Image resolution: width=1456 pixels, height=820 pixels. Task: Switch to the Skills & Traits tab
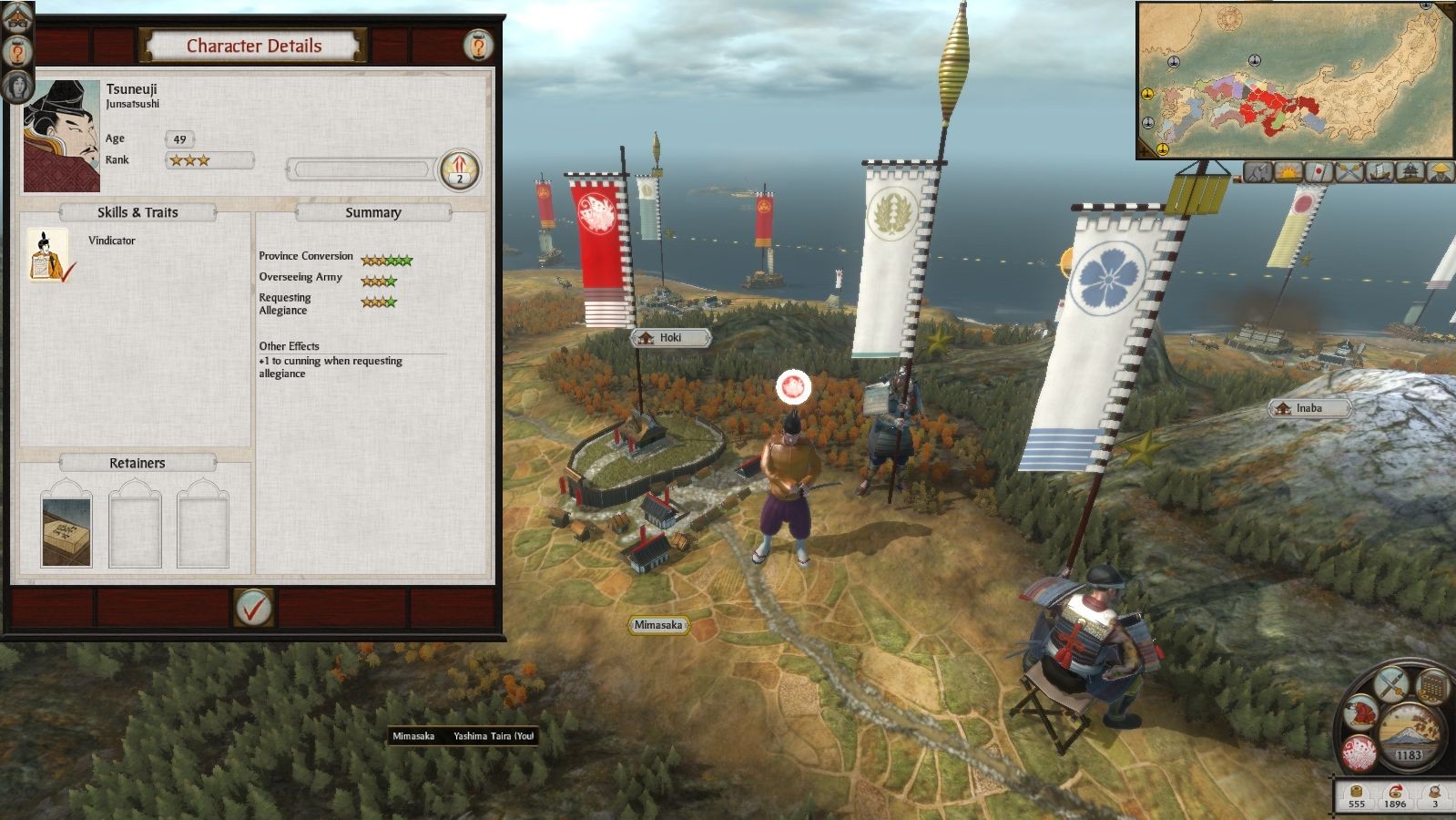click(x=137, y=212)
